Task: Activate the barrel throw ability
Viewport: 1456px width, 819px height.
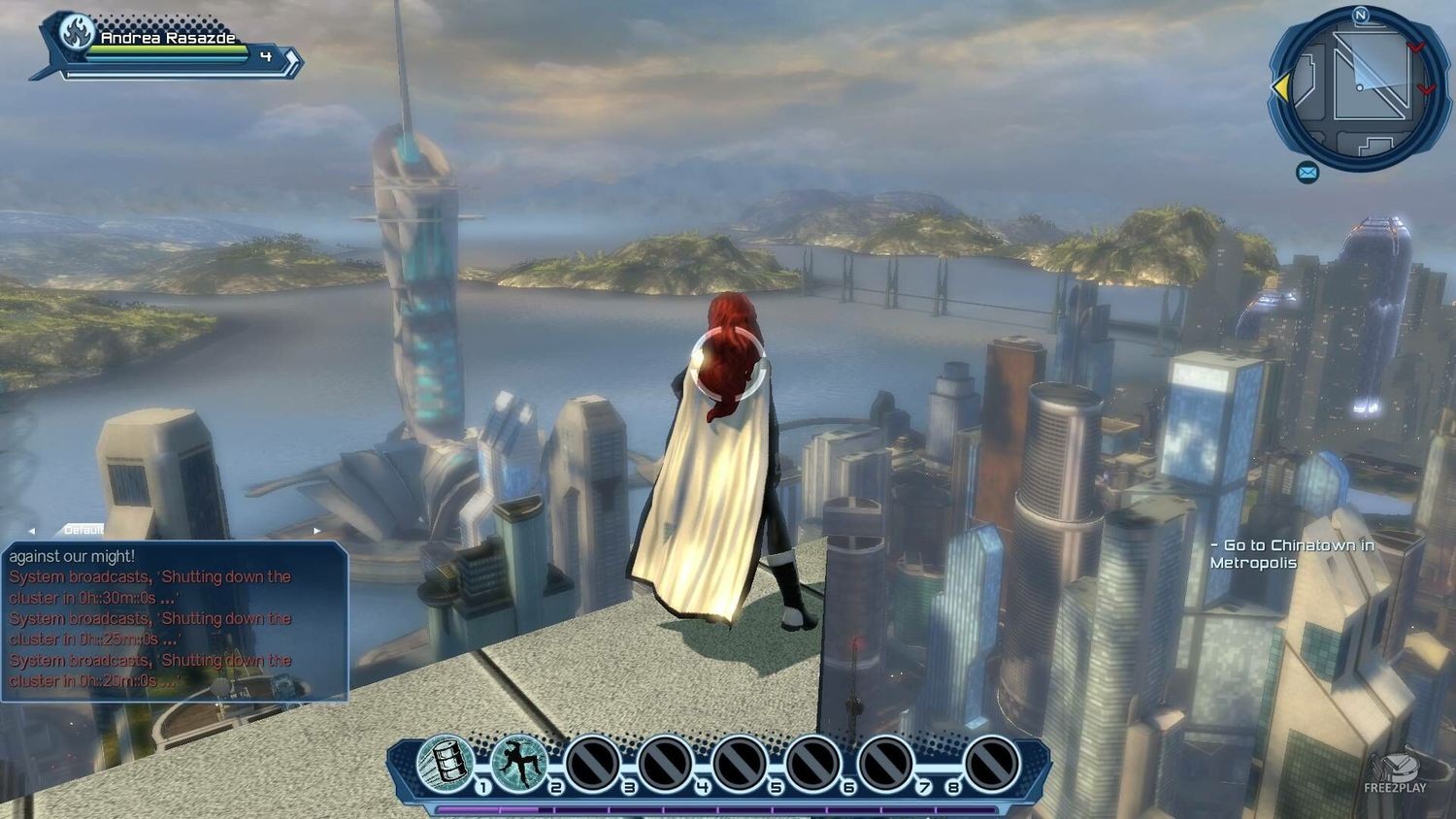Action: point(446,762)
